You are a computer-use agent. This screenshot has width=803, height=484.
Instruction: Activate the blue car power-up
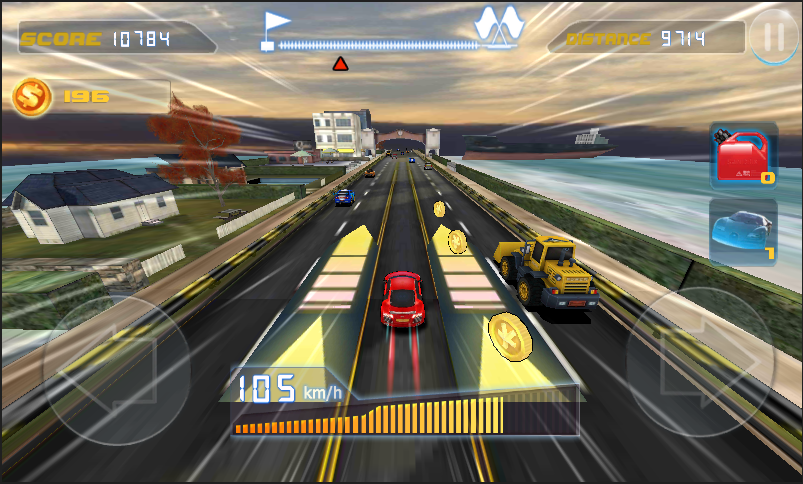pos(743,231)
